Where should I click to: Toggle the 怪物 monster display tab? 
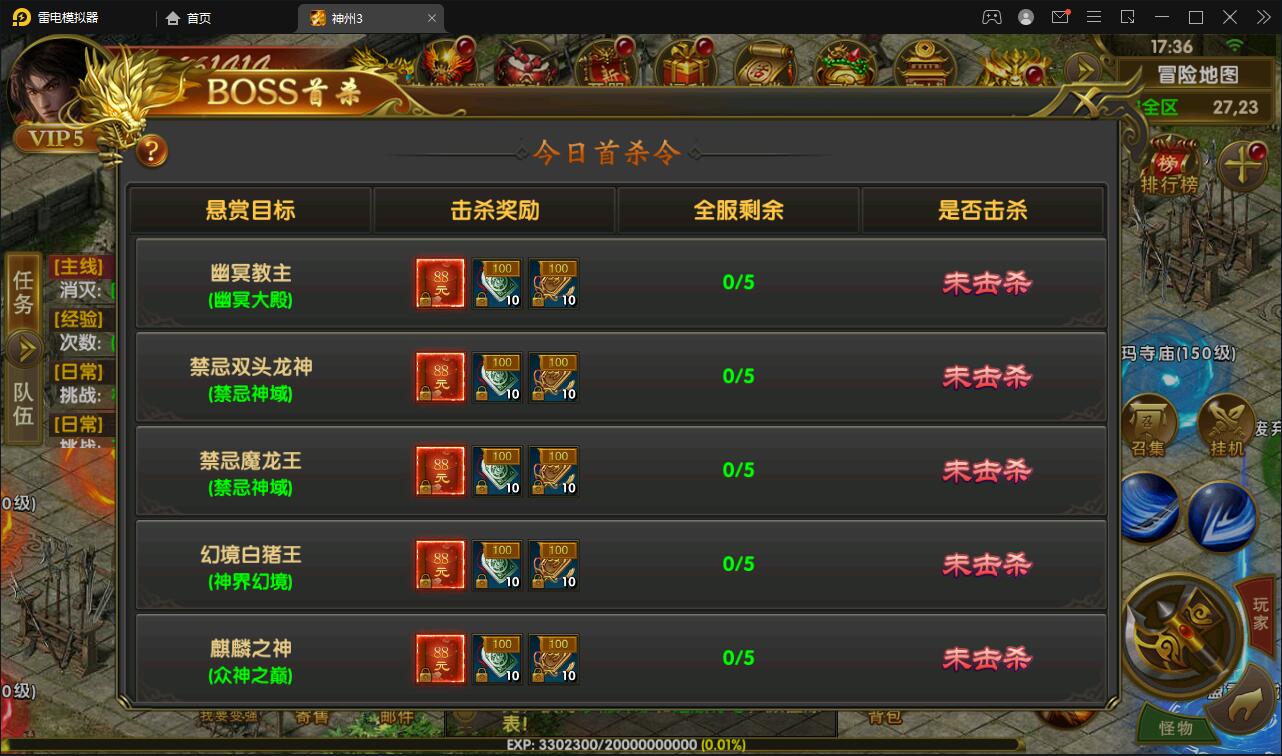[1177, 726]
